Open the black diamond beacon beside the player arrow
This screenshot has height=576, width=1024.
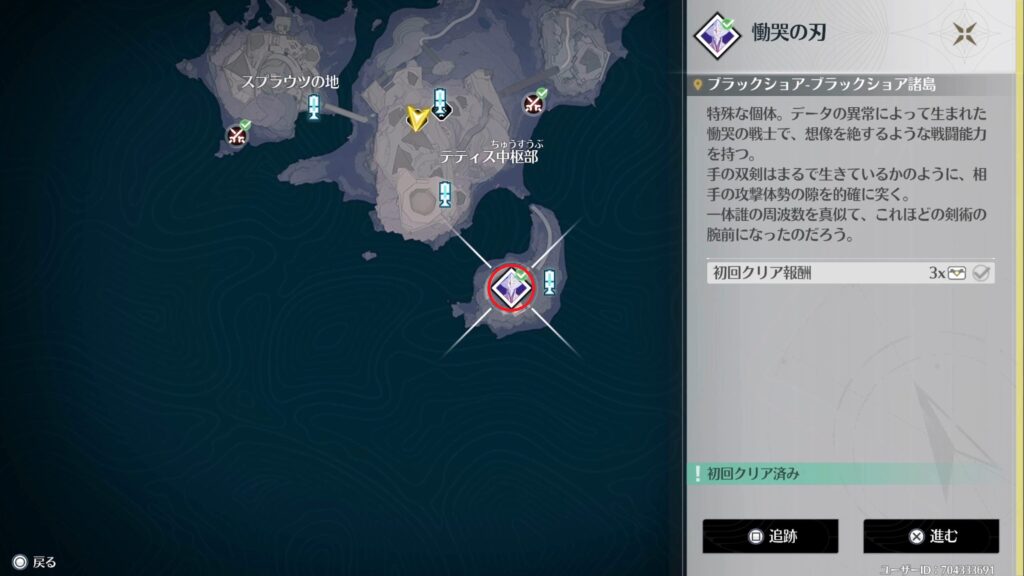(x=440, y=103)
